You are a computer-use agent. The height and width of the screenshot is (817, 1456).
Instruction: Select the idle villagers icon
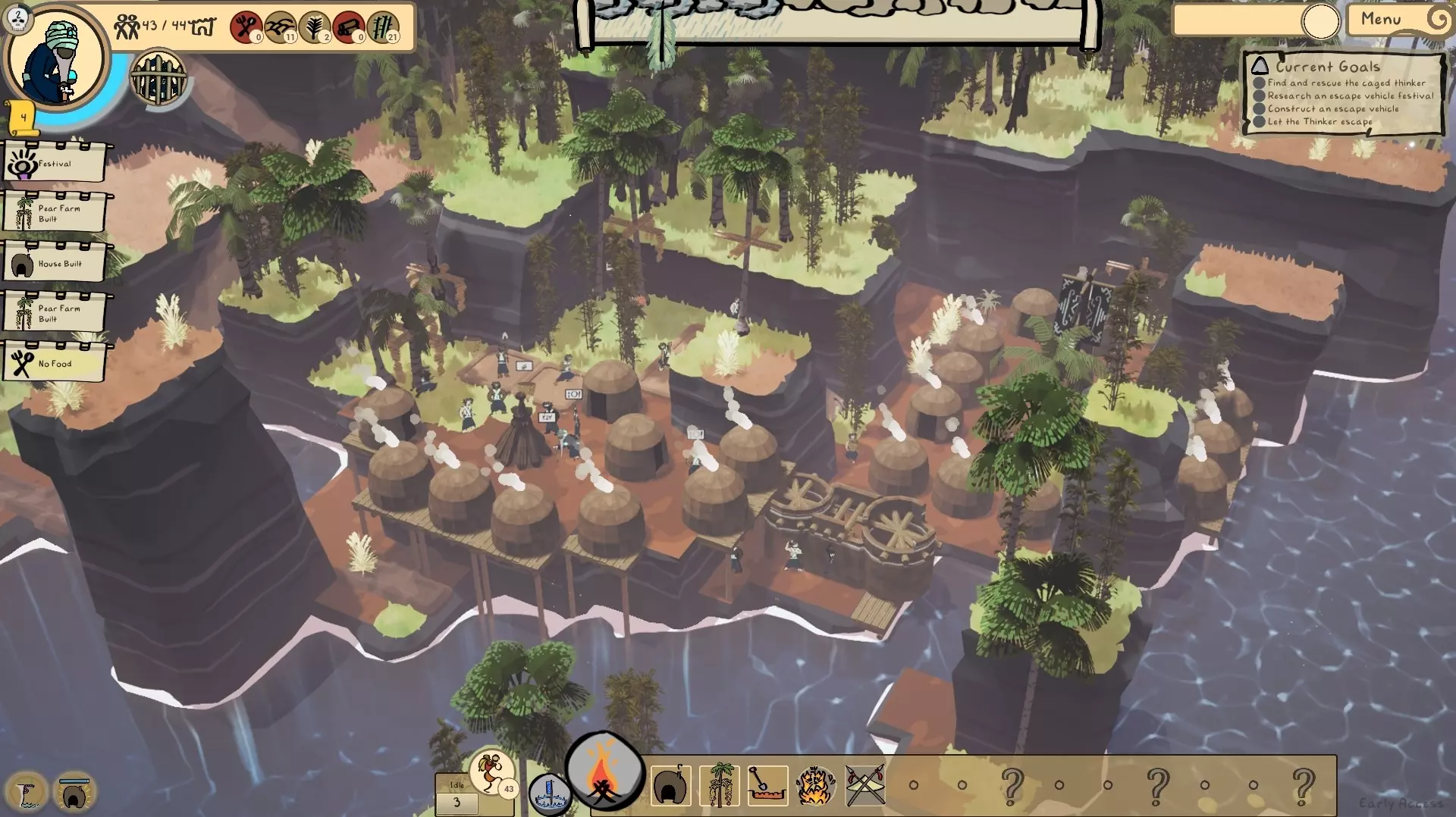pyautogui.click(x=491, y=773)
